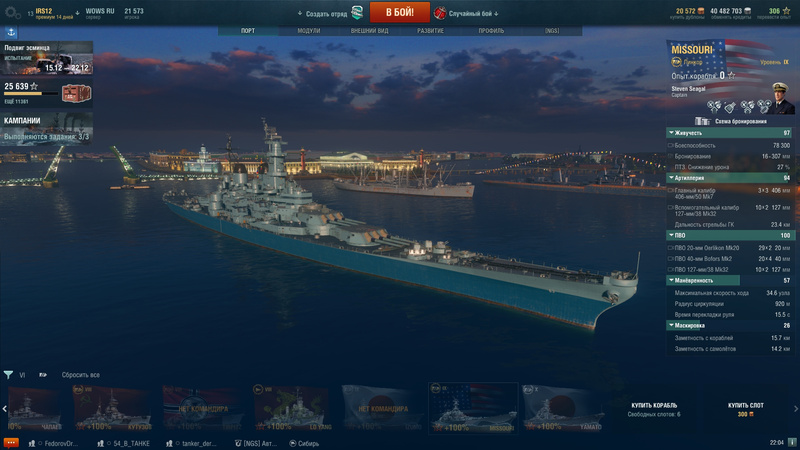Click the red "В БОЙ!" battle button
800x450 pixels.
(400, 12)
